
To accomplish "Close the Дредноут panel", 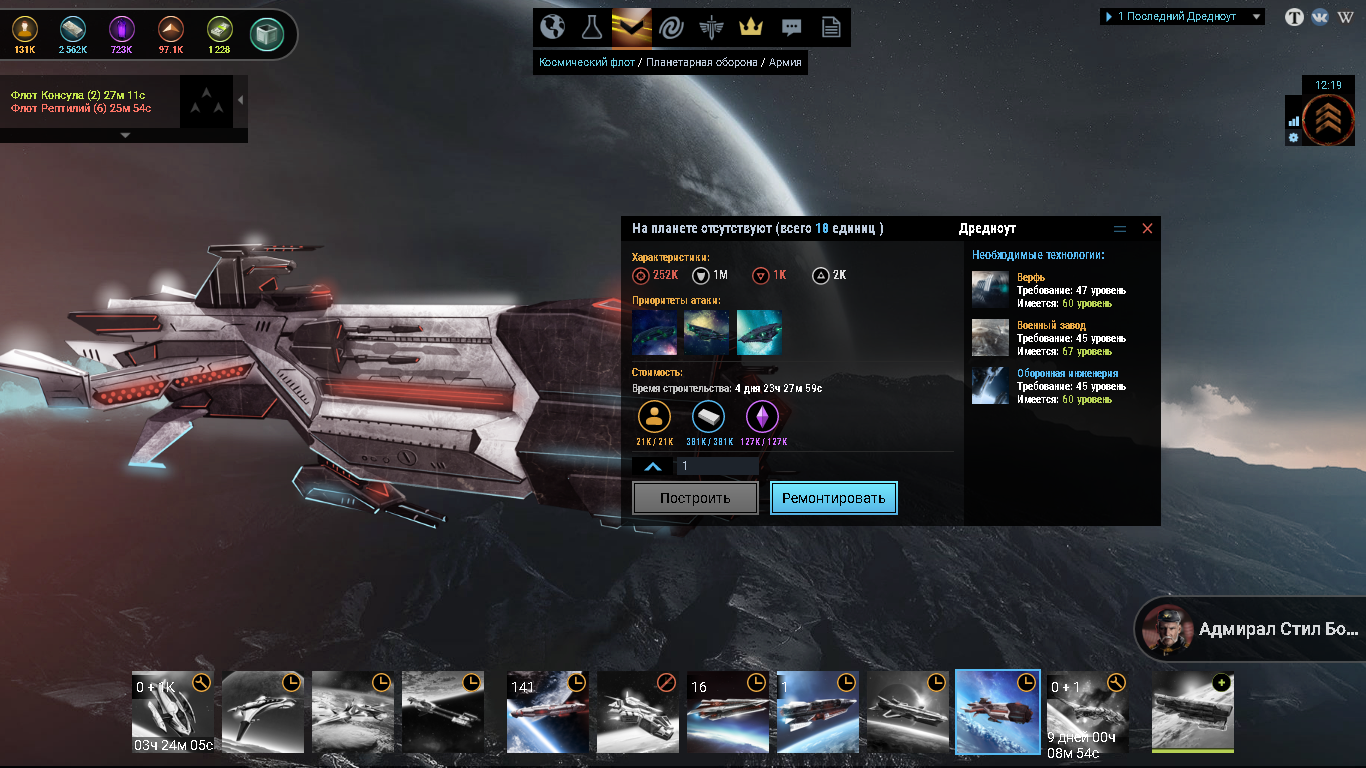I will point(1147,229).
